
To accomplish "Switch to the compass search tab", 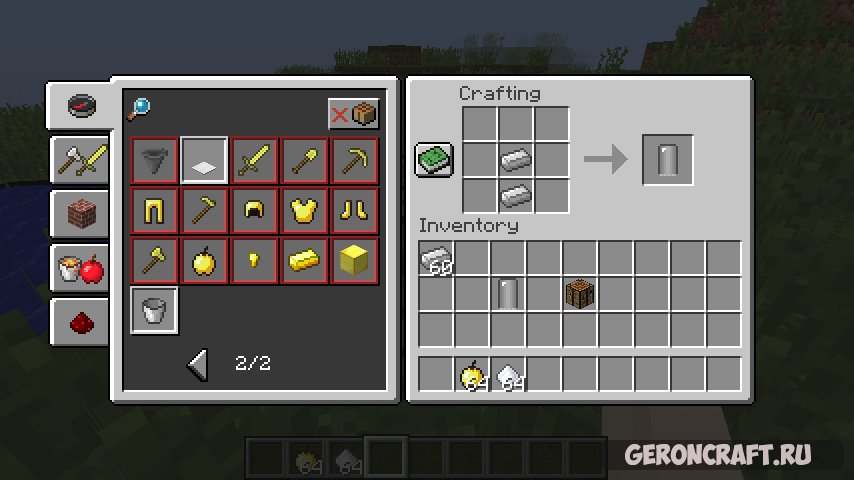I will pyautogui.click(x=81, y=106).
